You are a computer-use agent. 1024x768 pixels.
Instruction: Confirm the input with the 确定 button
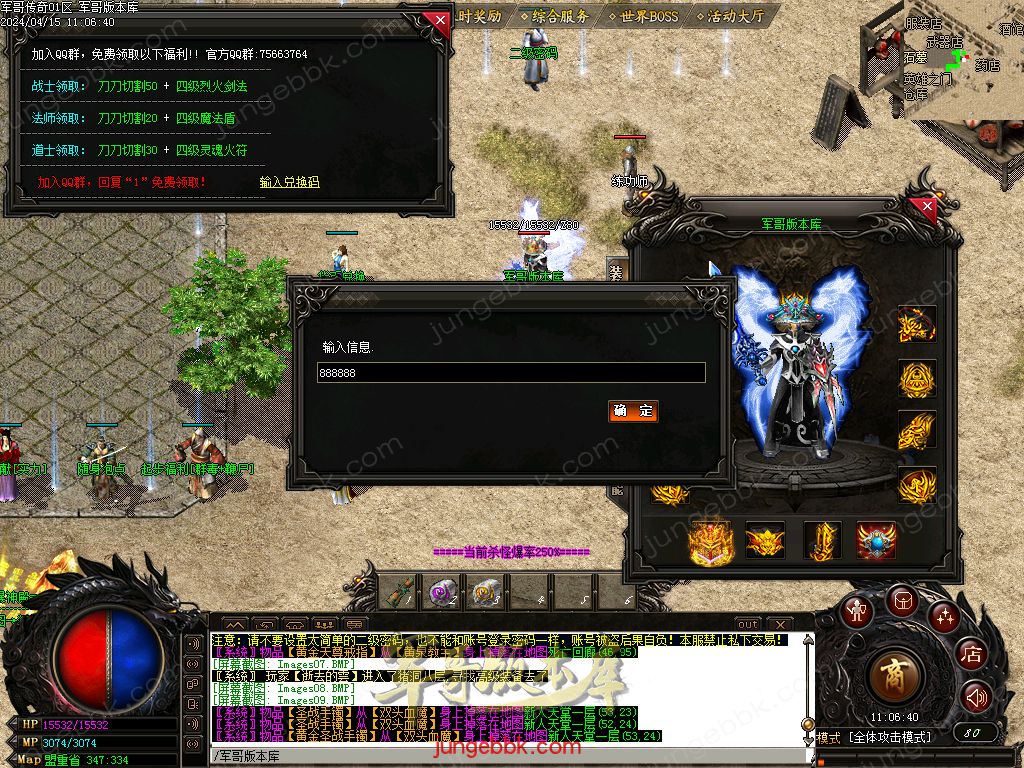(x=633, y=411)
